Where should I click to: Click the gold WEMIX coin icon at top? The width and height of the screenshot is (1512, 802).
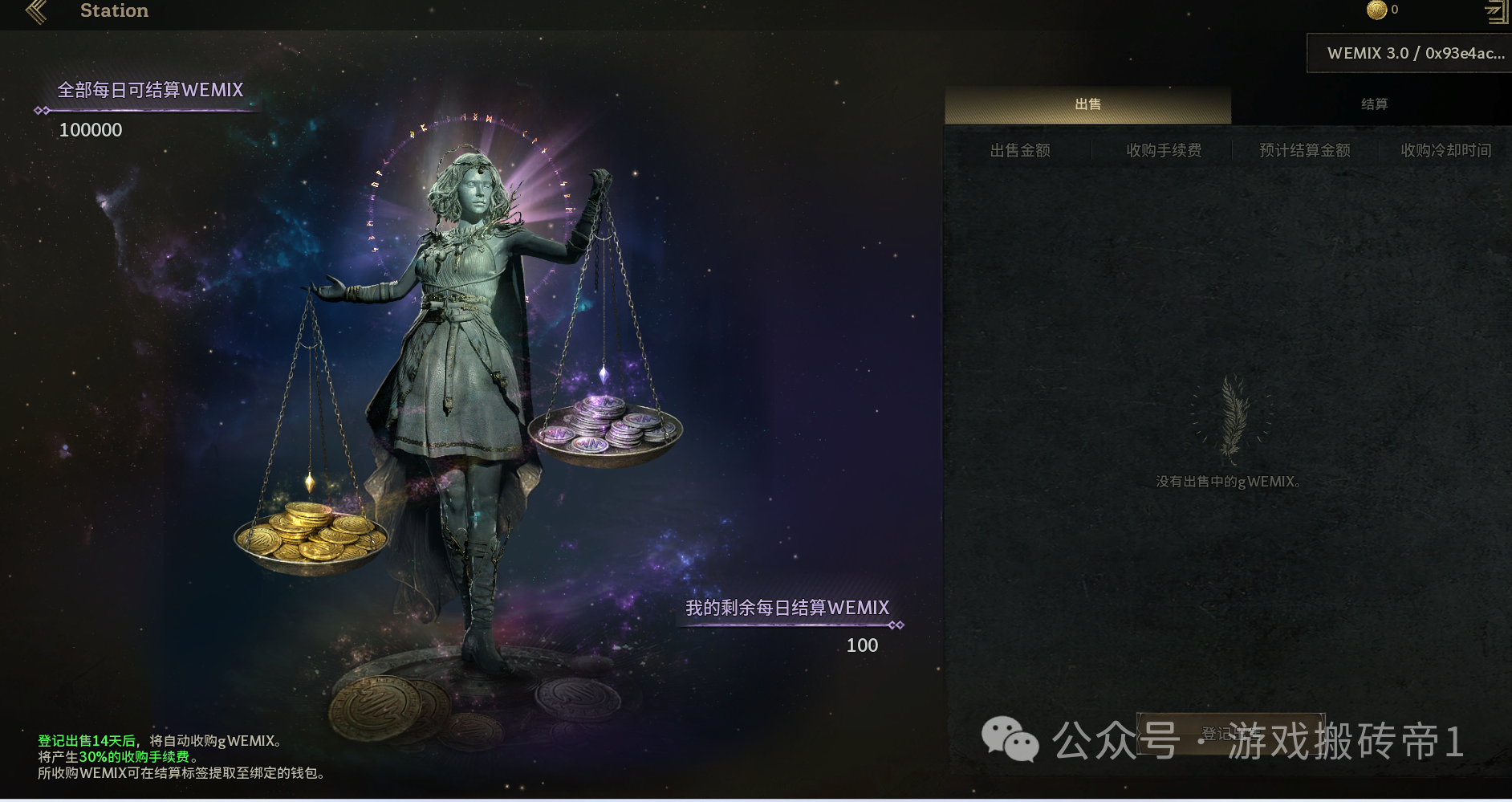[x=1378, y=10]
